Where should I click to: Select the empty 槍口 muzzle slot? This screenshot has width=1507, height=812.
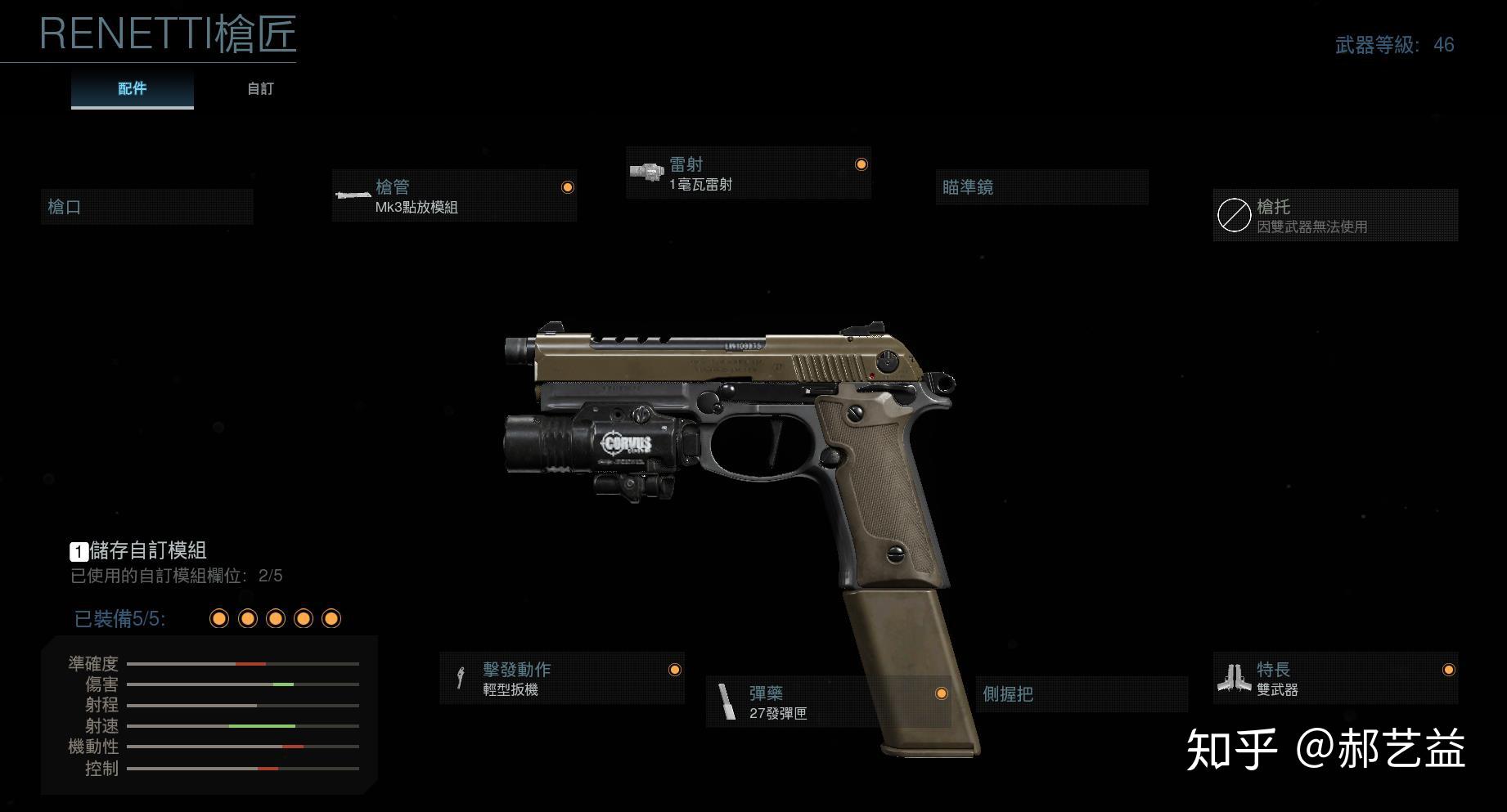146,207
